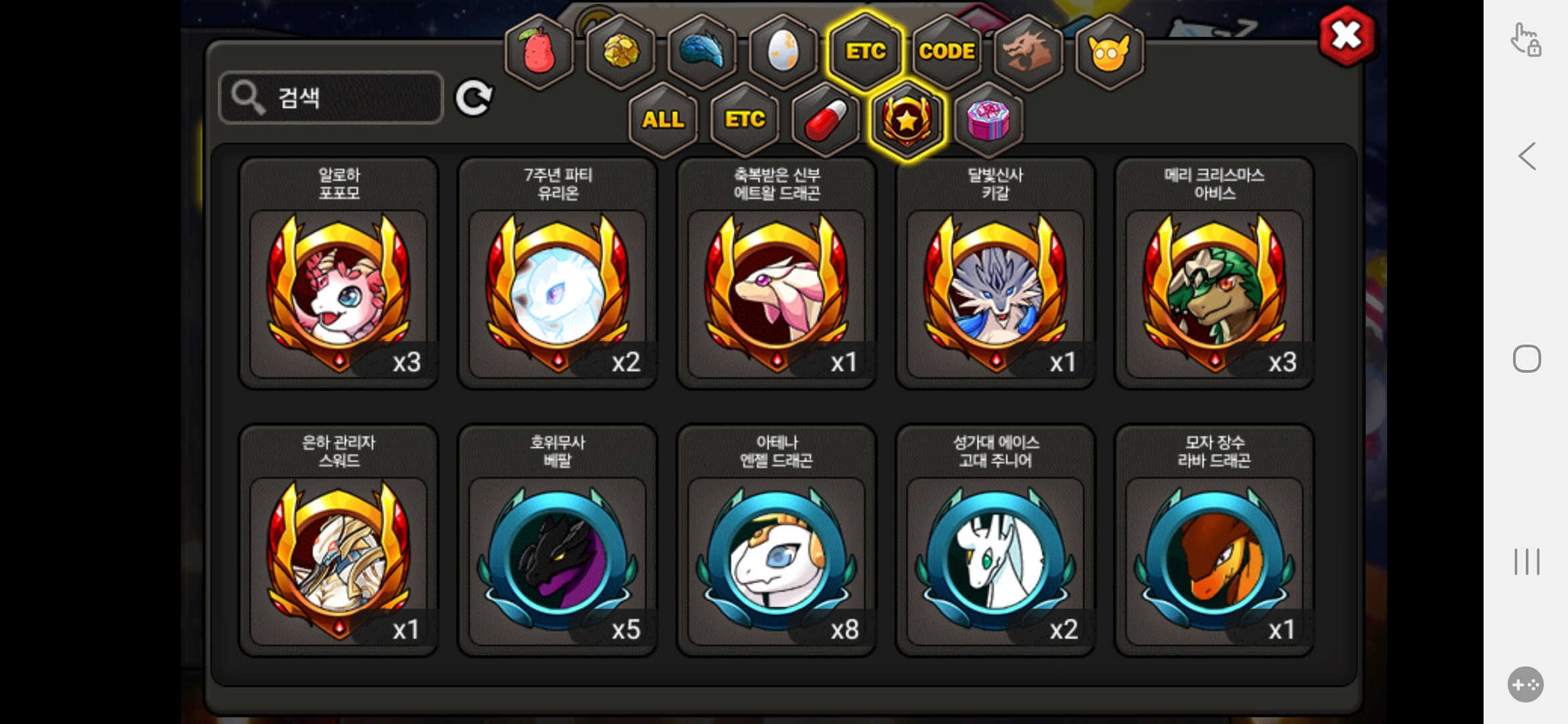The image size is (1568, 724).
Task: Choose the 7주년 파티 유리온 emblem
Action: pyautogui.click(x=558, y=274)
